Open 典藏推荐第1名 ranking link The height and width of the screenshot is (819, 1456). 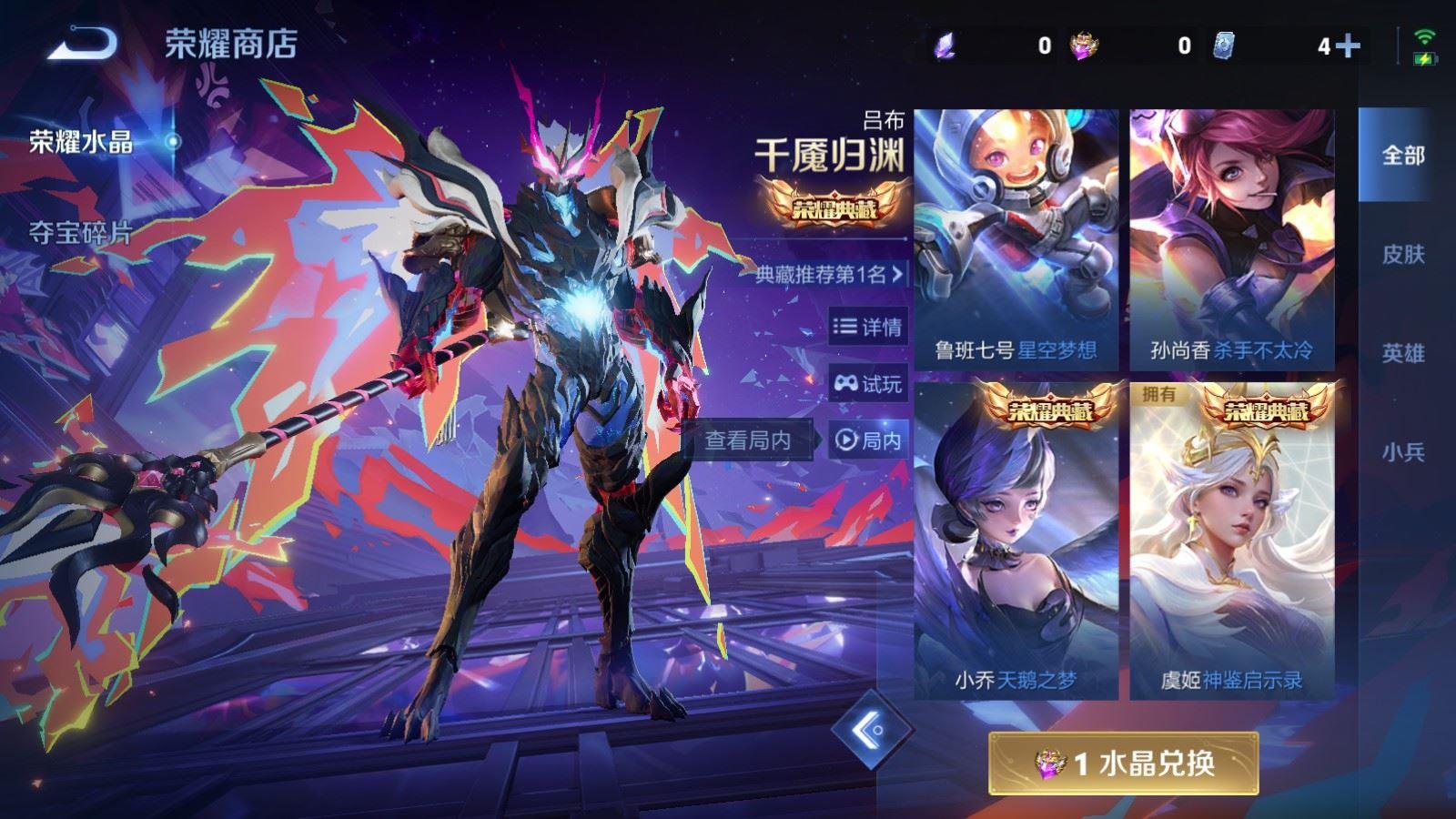(830, 274)
